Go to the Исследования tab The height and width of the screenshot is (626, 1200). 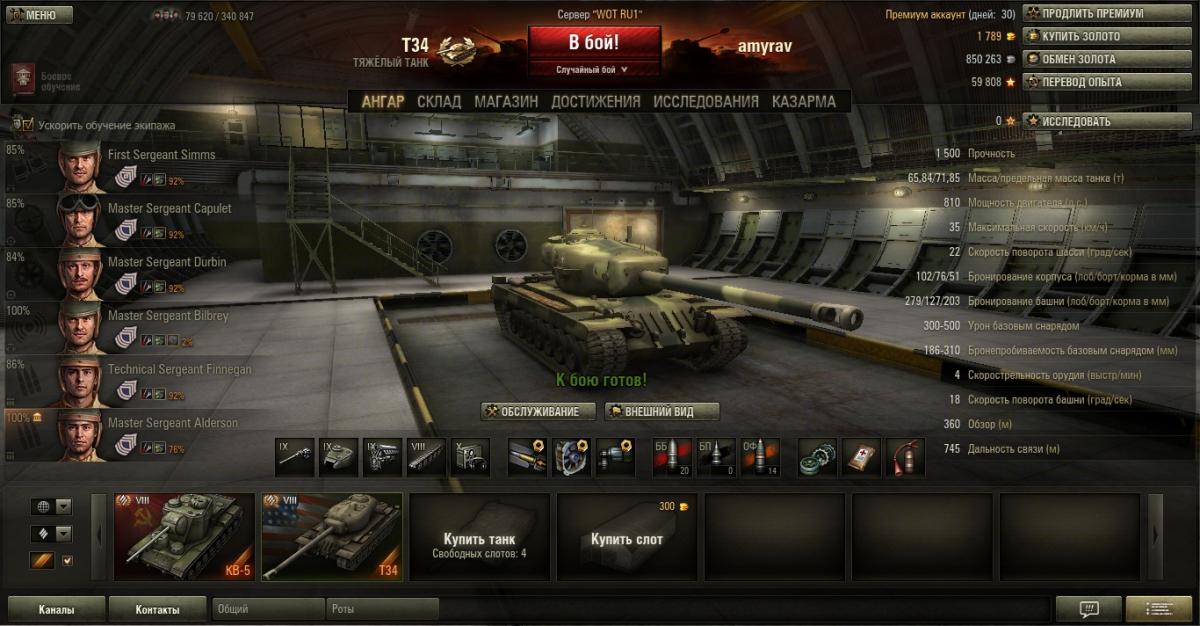click(706, 101)
